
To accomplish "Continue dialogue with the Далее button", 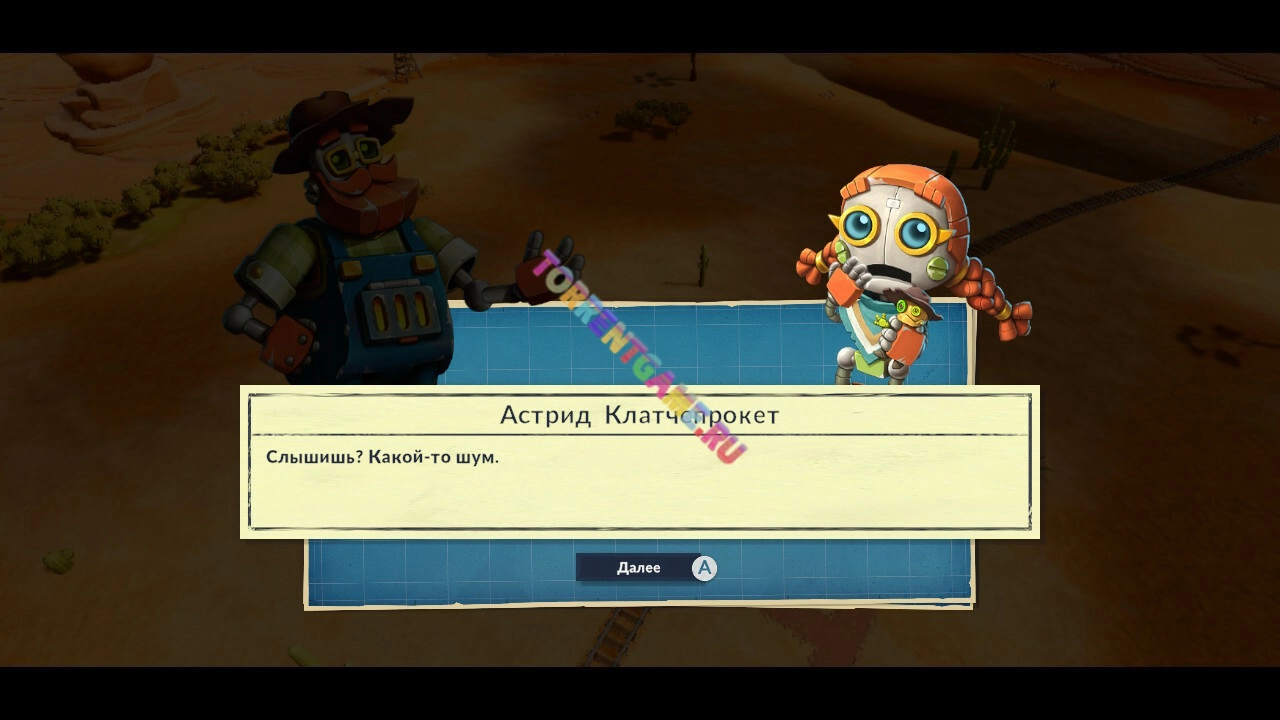I will click(x=645, y=568).
